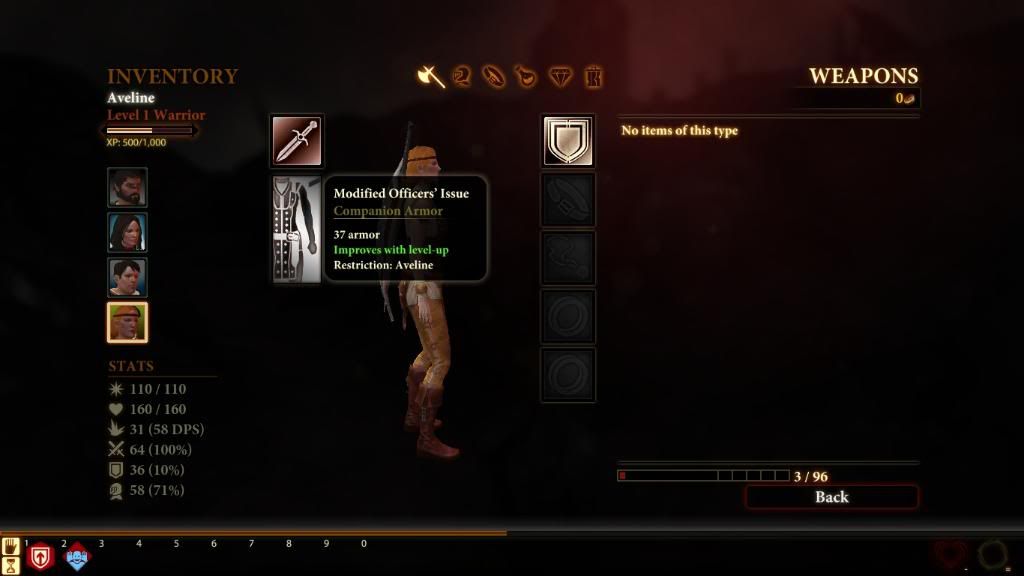Image resolution: width=1024 pixels, height=576 pixels.
Task: Select the short dark-haired companion portrait
Action: pyautogui.click(x=128, y=278)
